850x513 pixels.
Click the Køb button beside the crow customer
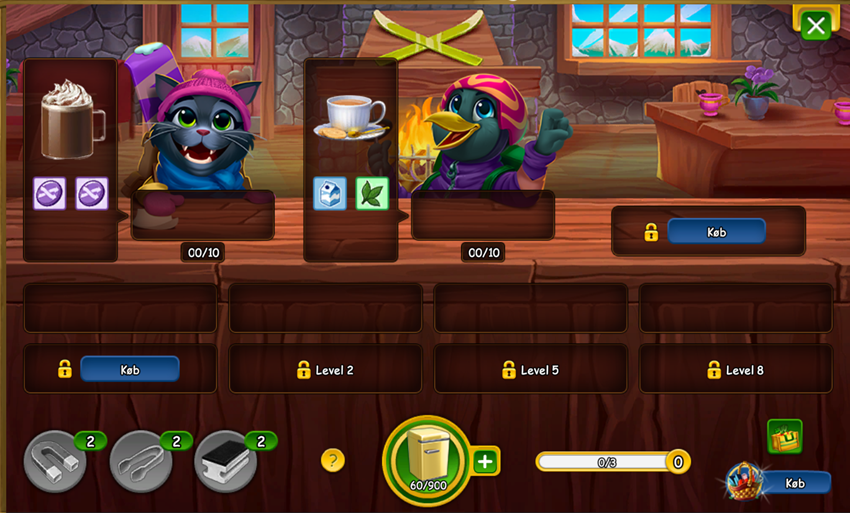click(x=716, y=232)
